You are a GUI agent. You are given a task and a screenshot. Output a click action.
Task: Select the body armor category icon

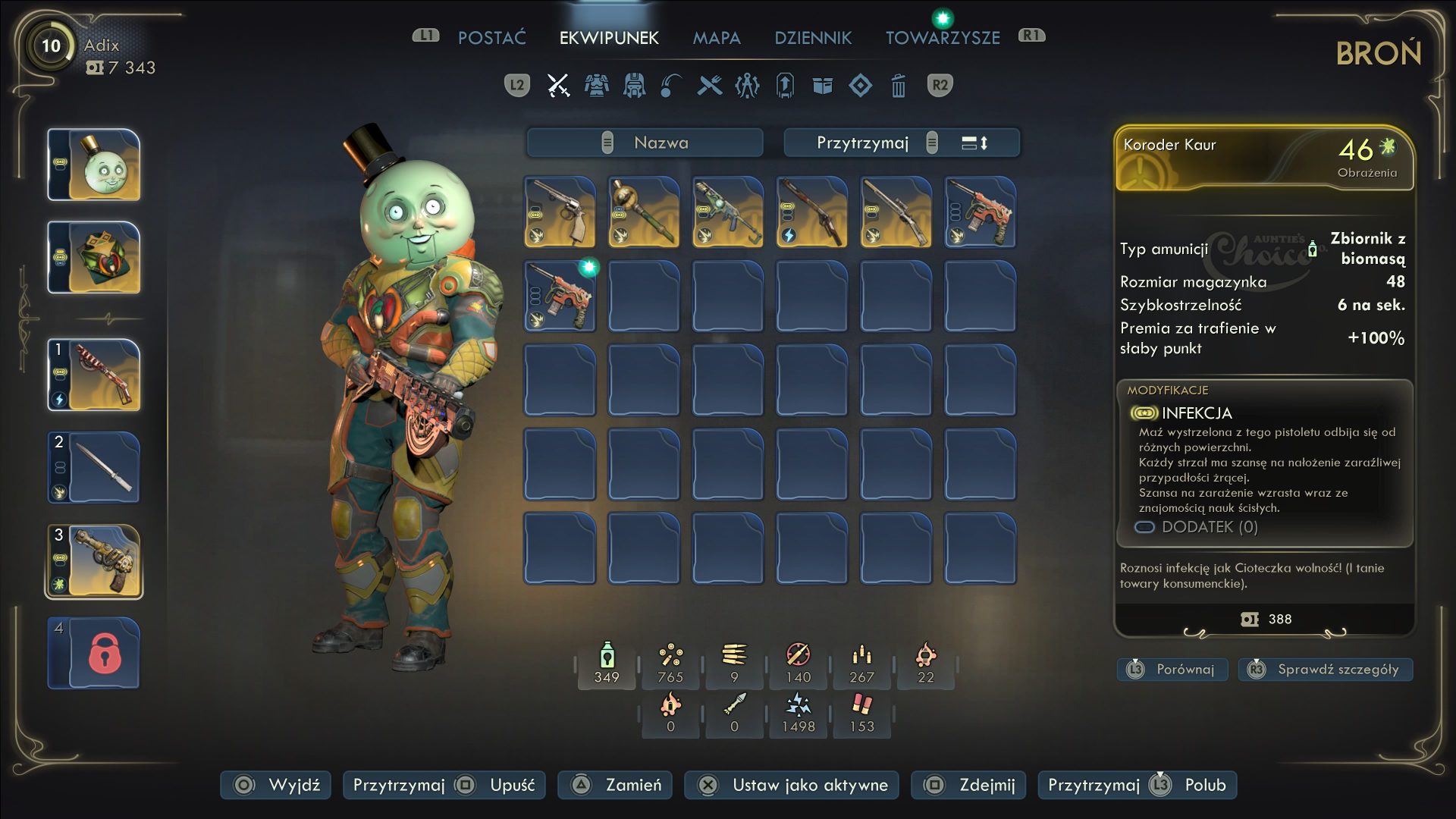(x=596, y=86)
